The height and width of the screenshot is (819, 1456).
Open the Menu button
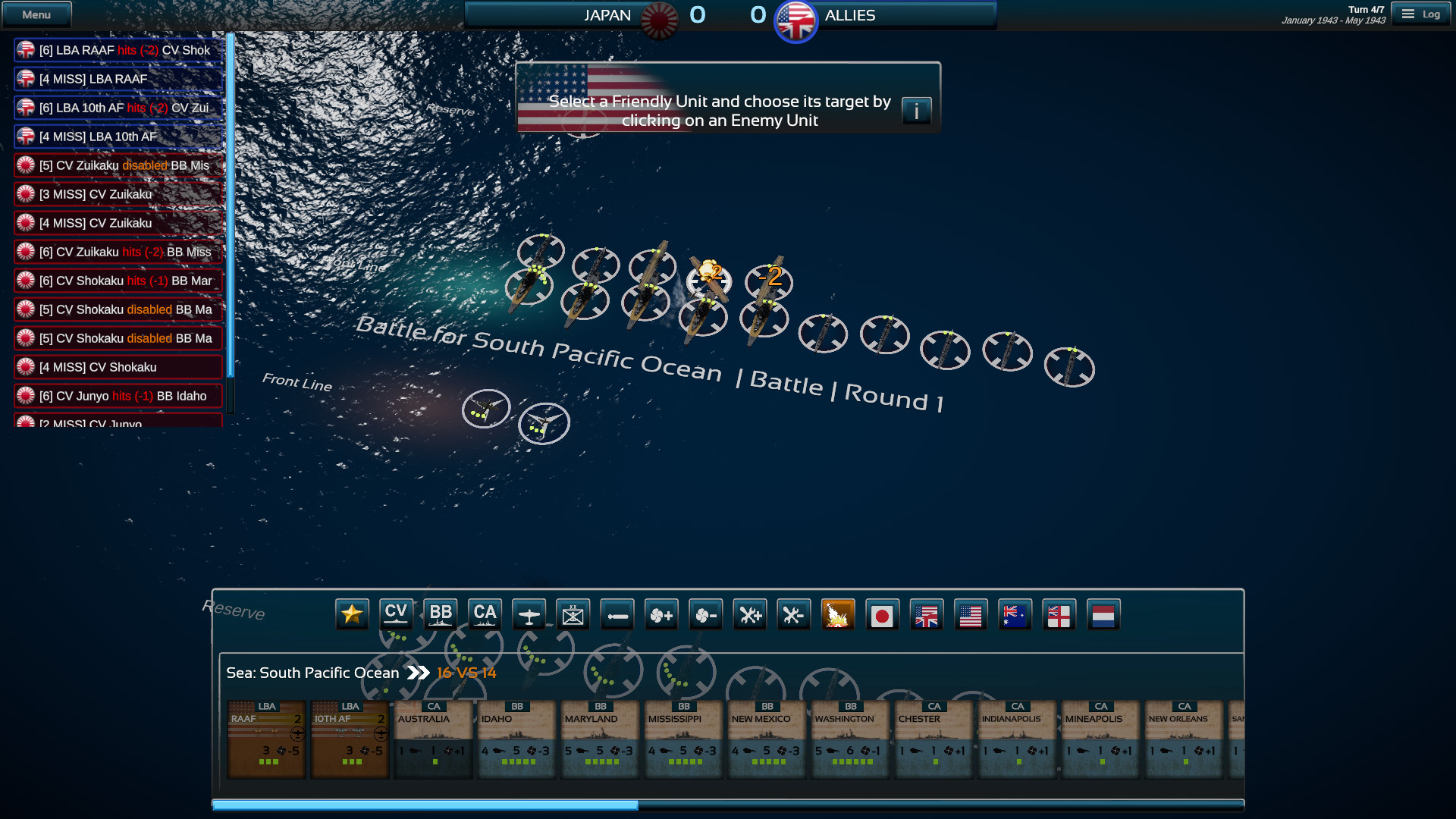[x=36, y=14]
